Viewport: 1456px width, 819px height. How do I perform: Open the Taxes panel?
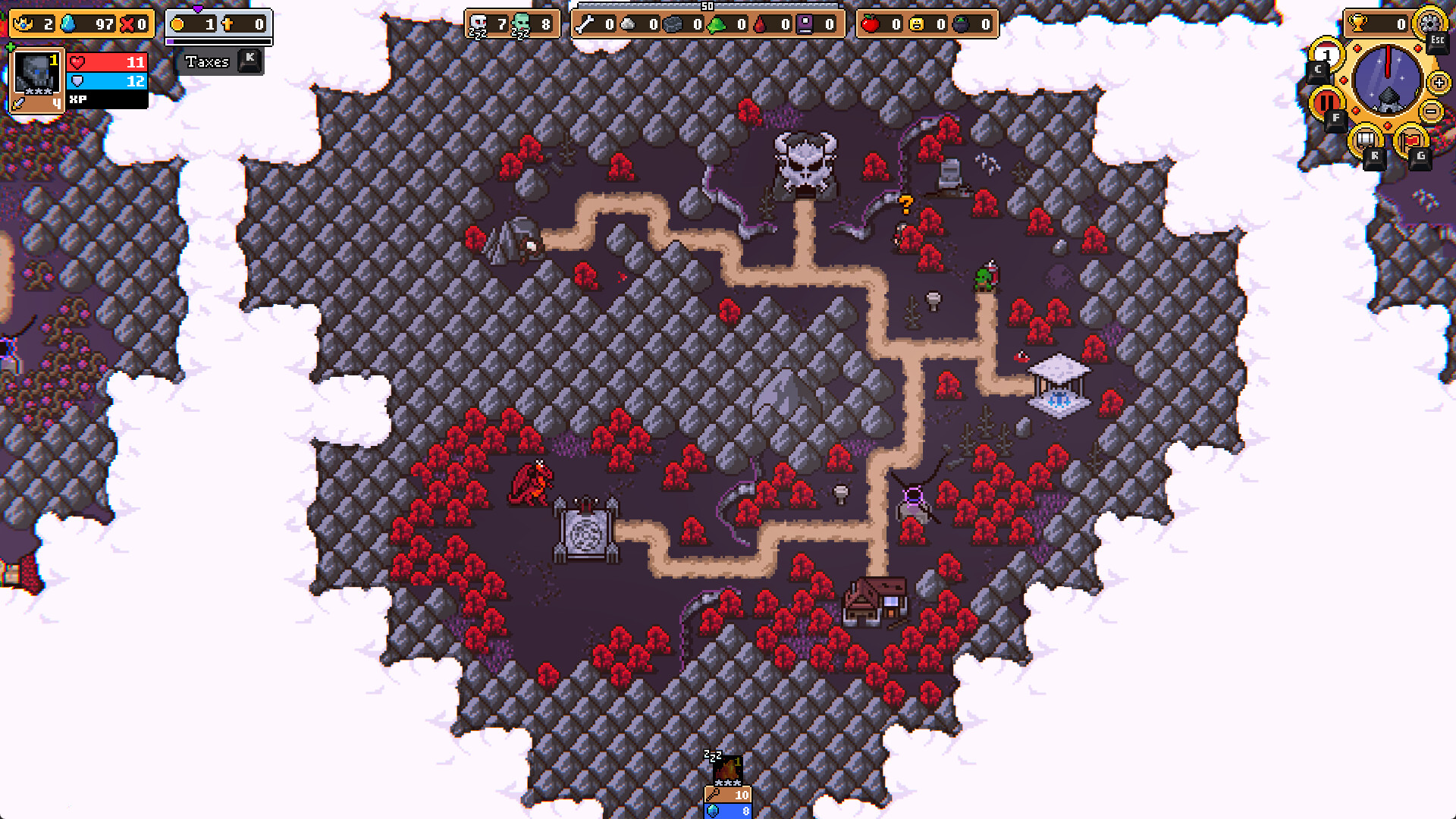pyautogui.click(x=207, y=62)
